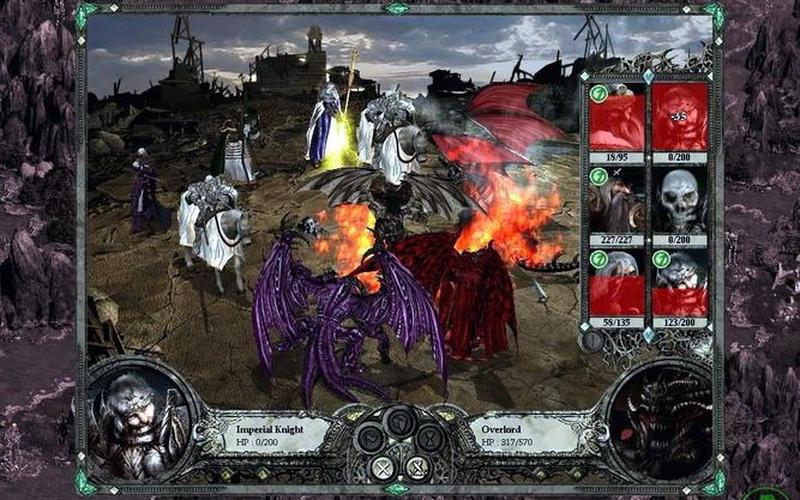Click the shield Defend button
The height and width of the screenshot is (500, 800).
[400, 421]
